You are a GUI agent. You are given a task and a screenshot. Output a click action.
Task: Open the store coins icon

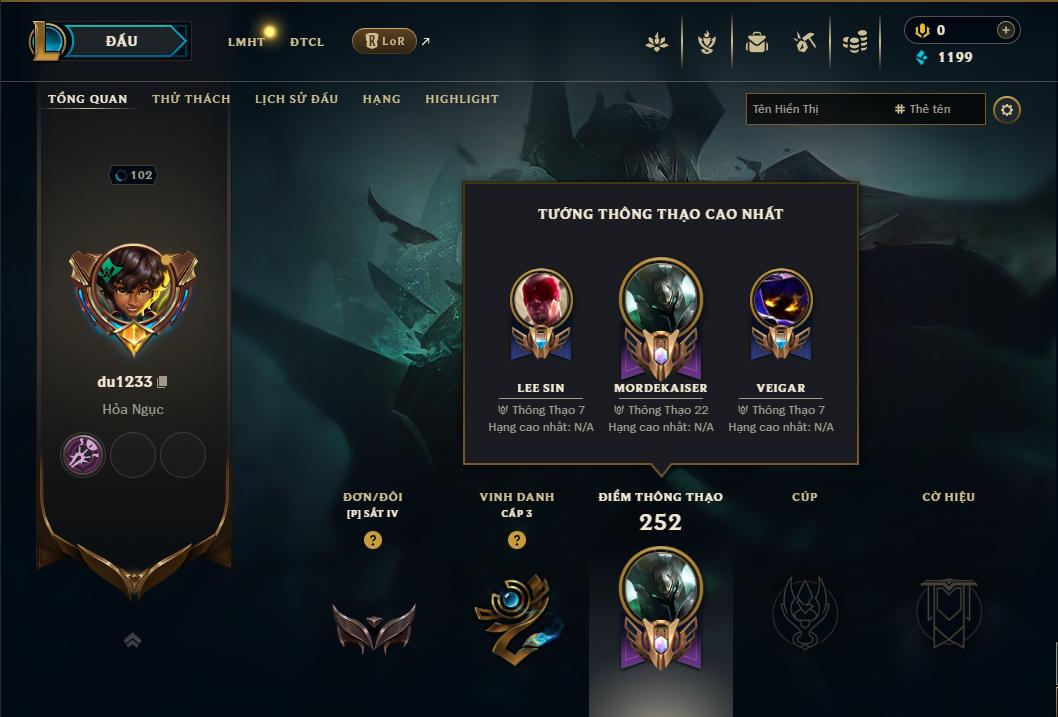coord(855,42)
